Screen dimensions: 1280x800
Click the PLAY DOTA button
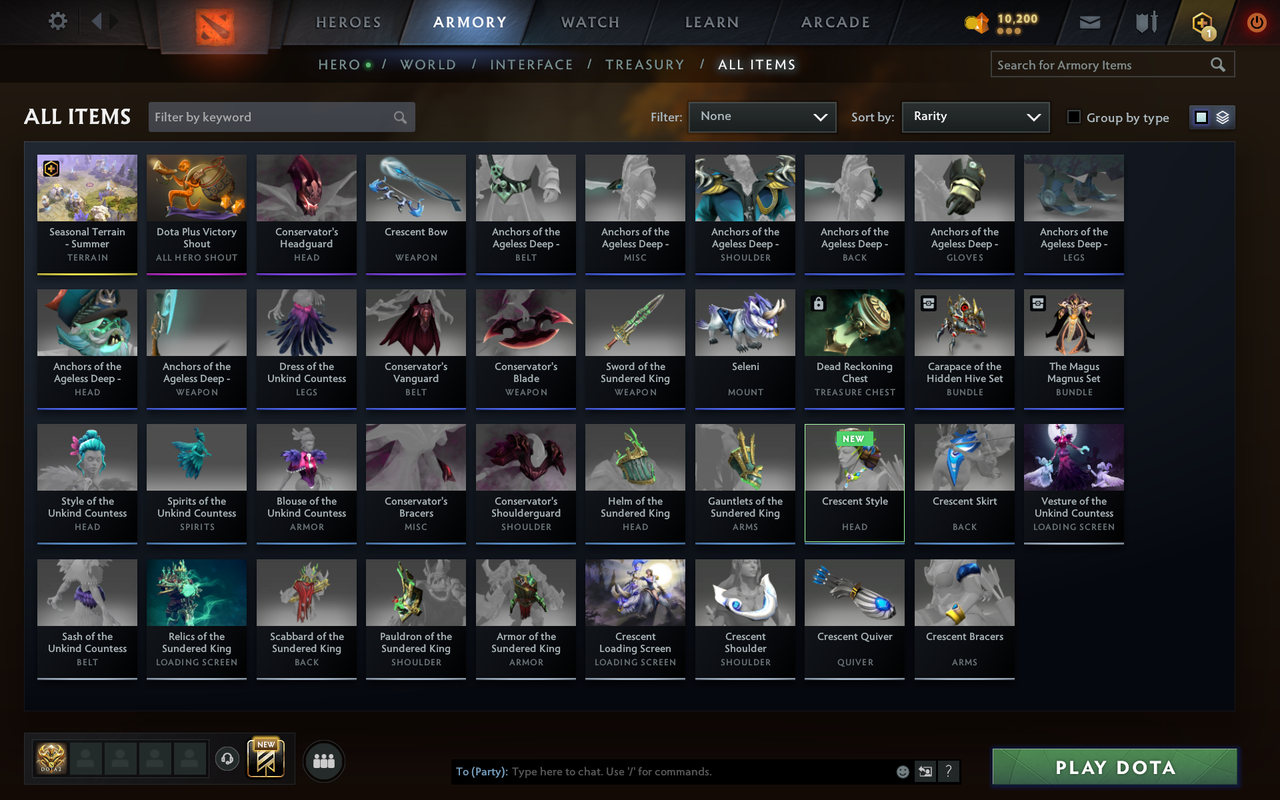[1113, 767]
